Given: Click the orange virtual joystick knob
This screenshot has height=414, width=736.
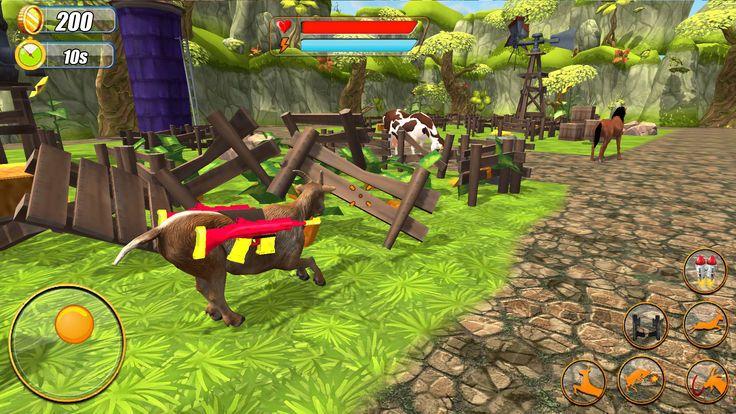Looking at the screenshot, I should [x=74, y=324].
